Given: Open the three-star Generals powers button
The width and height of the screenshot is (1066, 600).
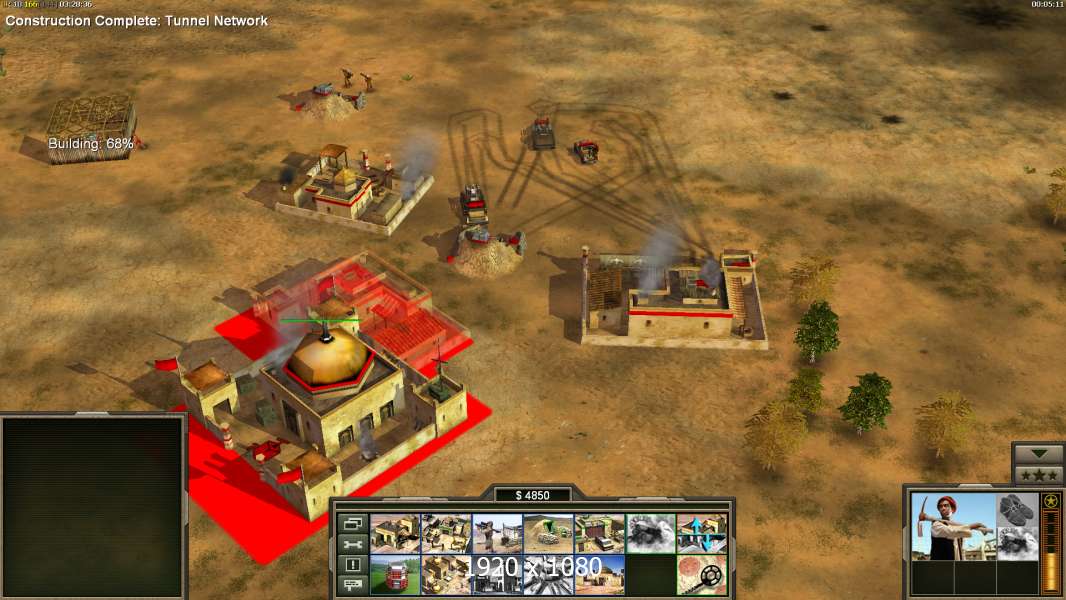Looking at the screenshot, I should 1038,474.
